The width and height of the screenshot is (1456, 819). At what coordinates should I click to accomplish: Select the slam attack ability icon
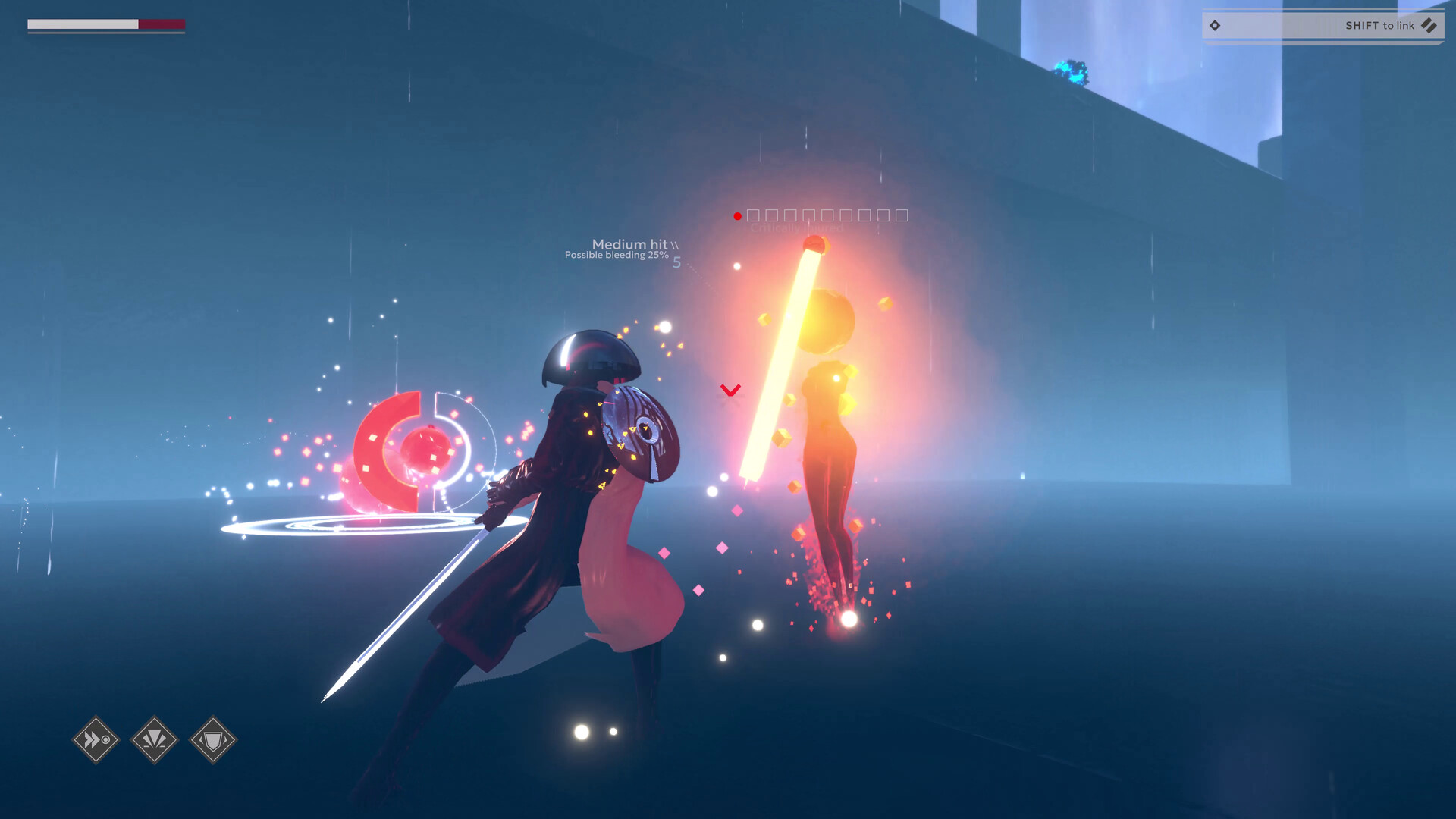(x=154, y=739)
